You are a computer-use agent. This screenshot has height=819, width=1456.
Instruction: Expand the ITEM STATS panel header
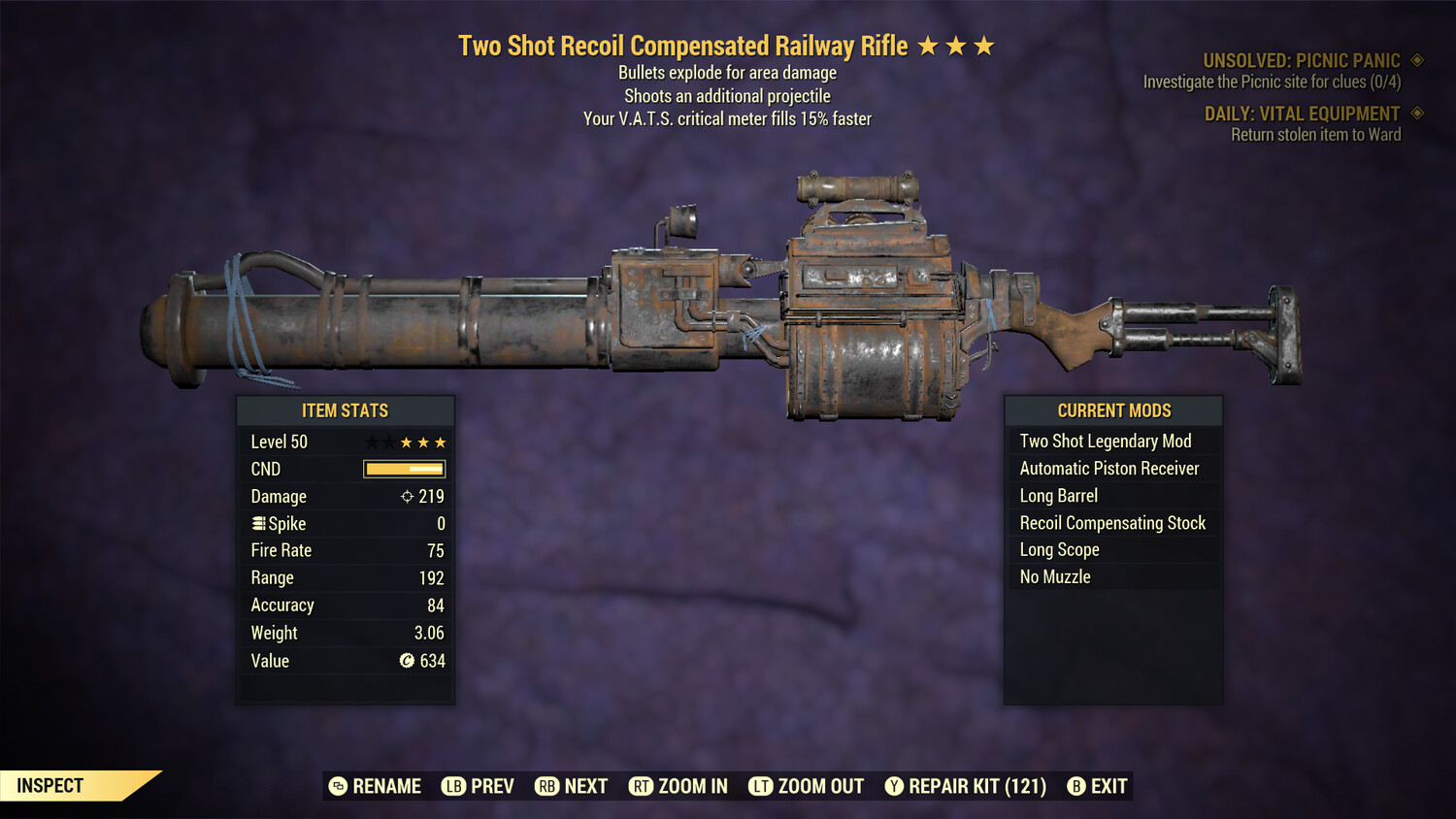(346, 410)
